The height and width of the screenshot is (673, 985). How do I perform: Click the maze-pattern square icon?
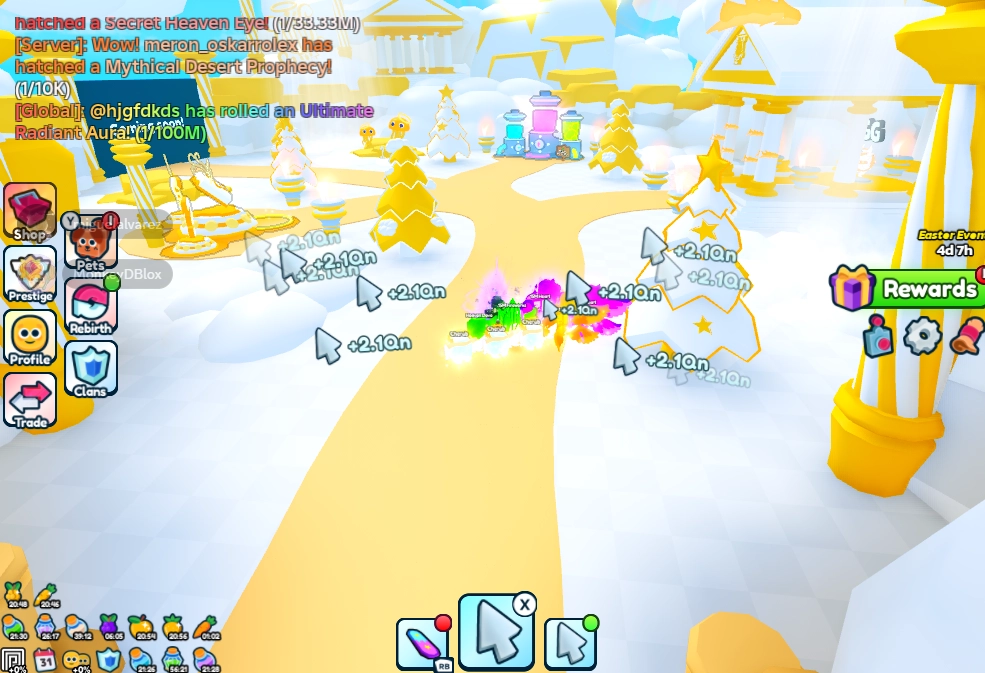tap(14, 660)
